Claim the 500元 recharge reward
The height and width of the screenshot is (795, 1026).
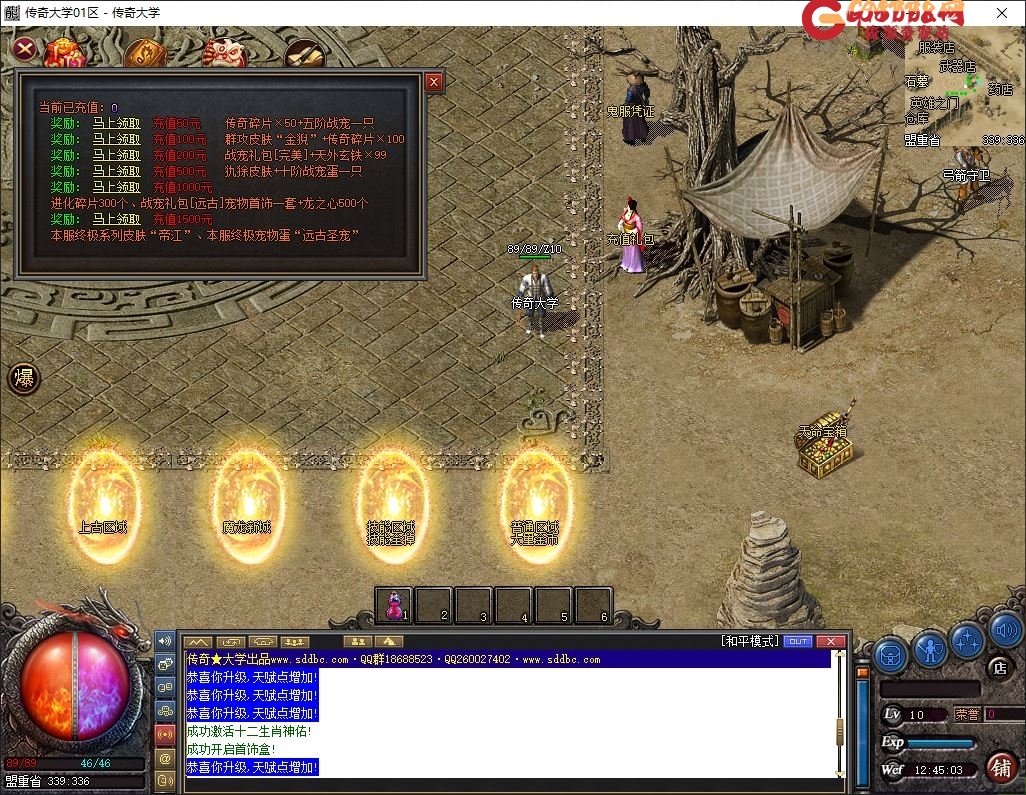point(116,171)
